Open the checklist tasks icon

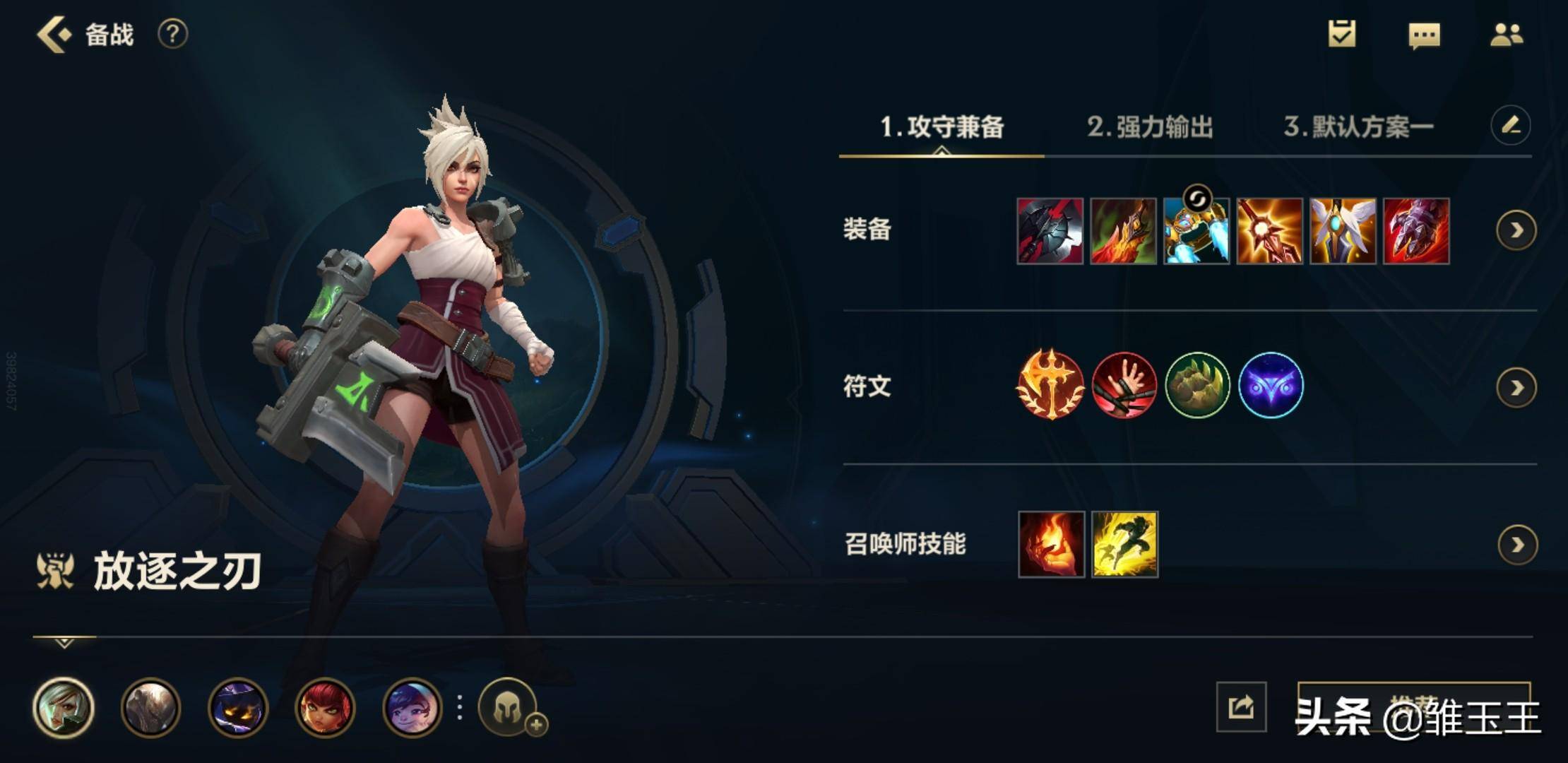click(1341, 34)
